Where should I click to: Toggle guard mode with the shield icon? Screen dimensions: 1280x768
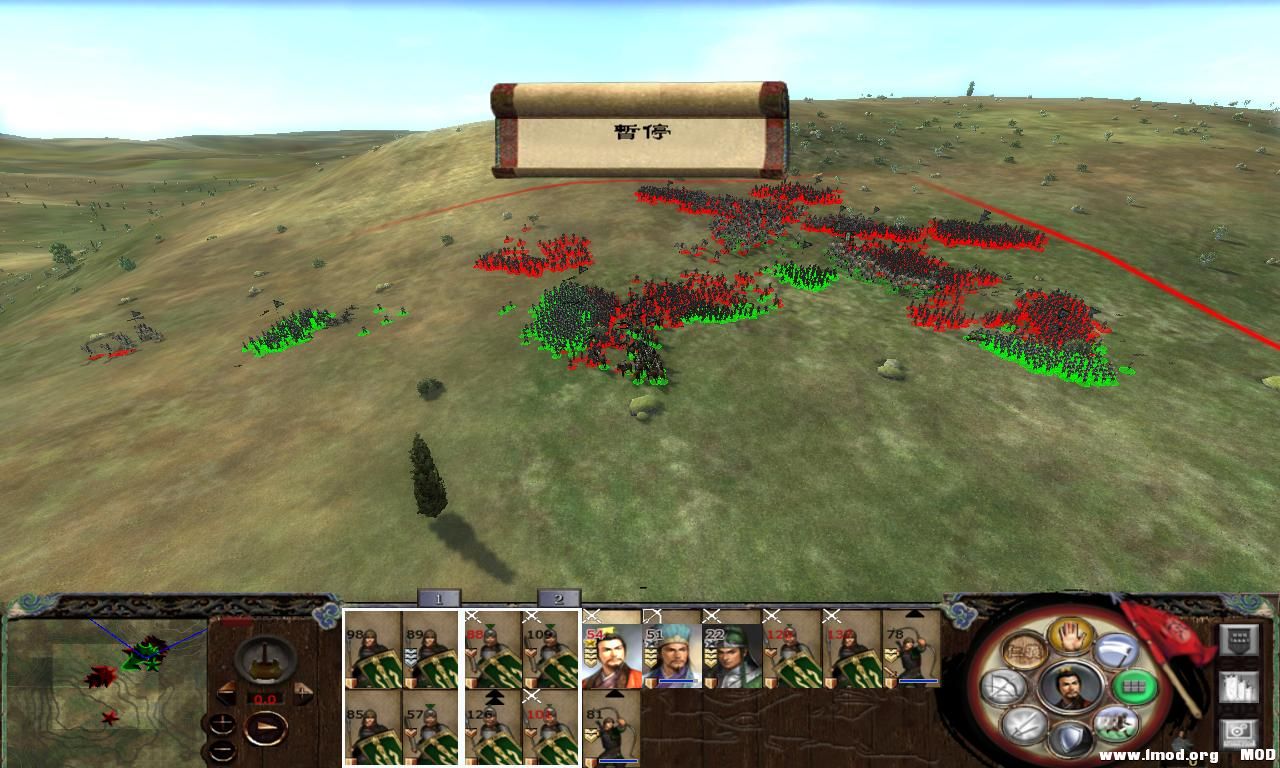(x=1069, y=739)
